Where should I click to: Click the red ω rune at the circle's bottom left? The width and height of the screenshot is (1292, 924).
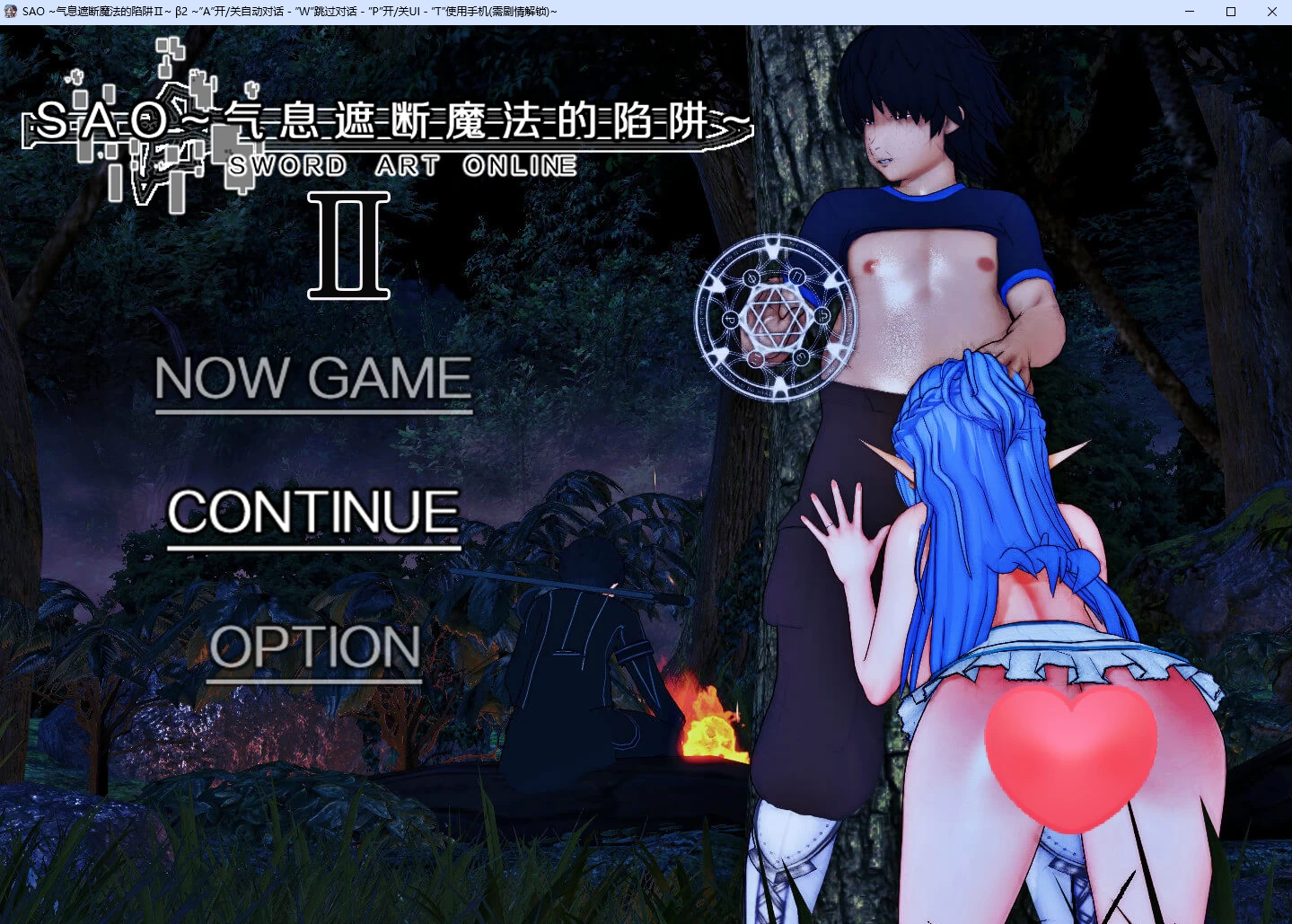pyautogui.click(x=756, y=357)
